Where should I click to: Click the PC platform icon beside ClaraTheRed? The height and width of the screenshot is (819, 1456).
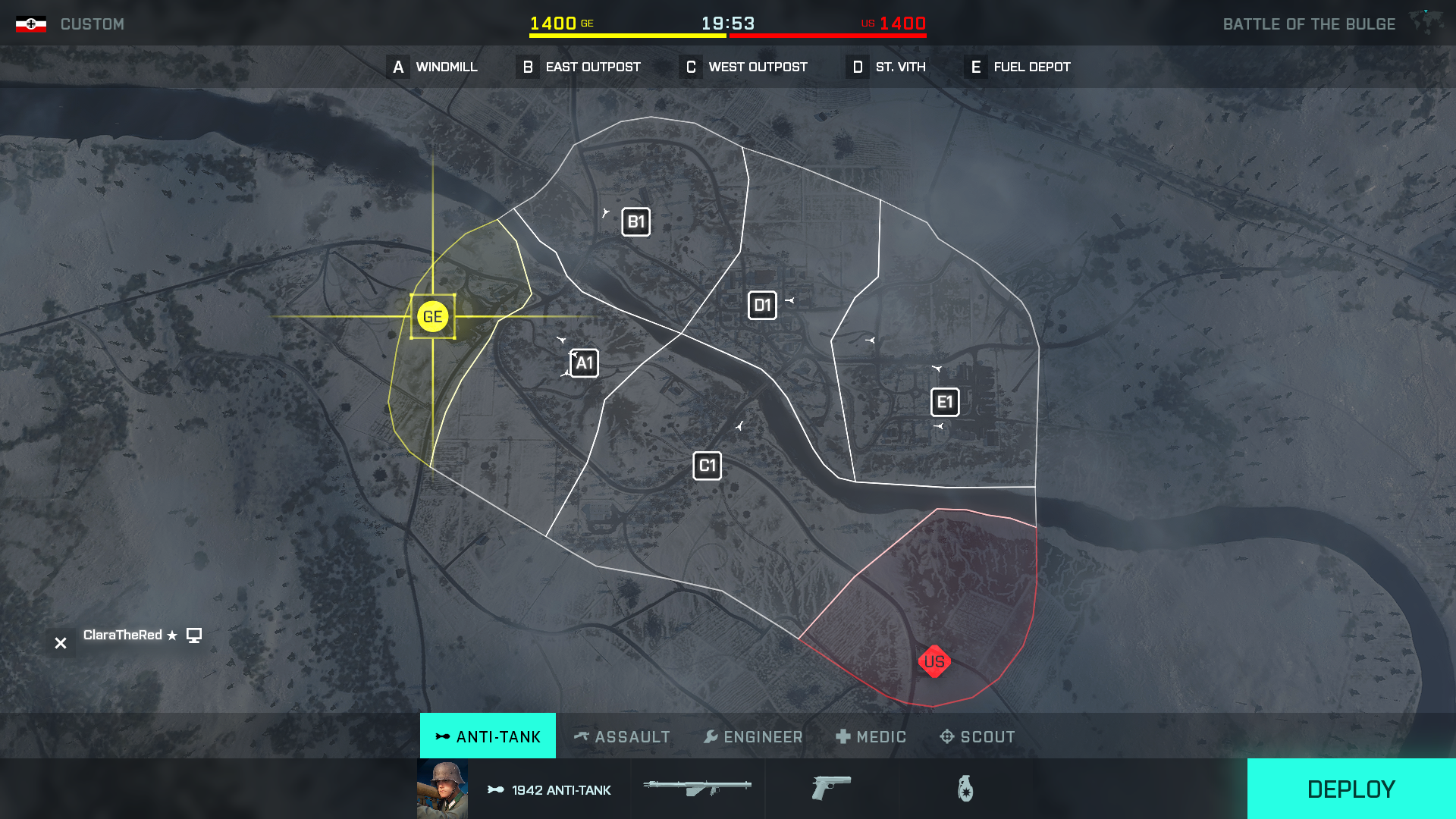click(195, 635)
